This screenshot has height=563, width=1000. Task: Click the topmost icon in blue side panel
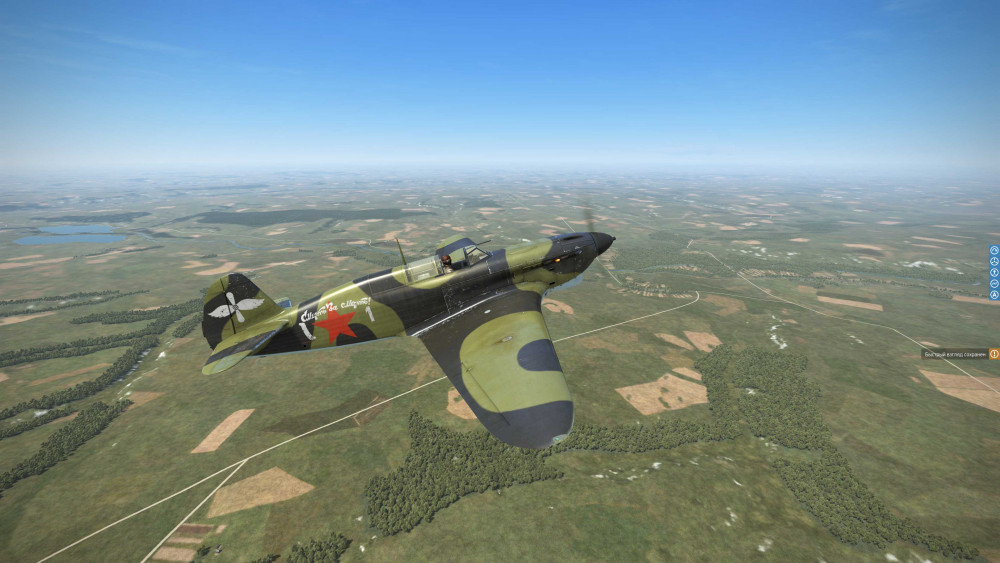[x=994, y=250]
